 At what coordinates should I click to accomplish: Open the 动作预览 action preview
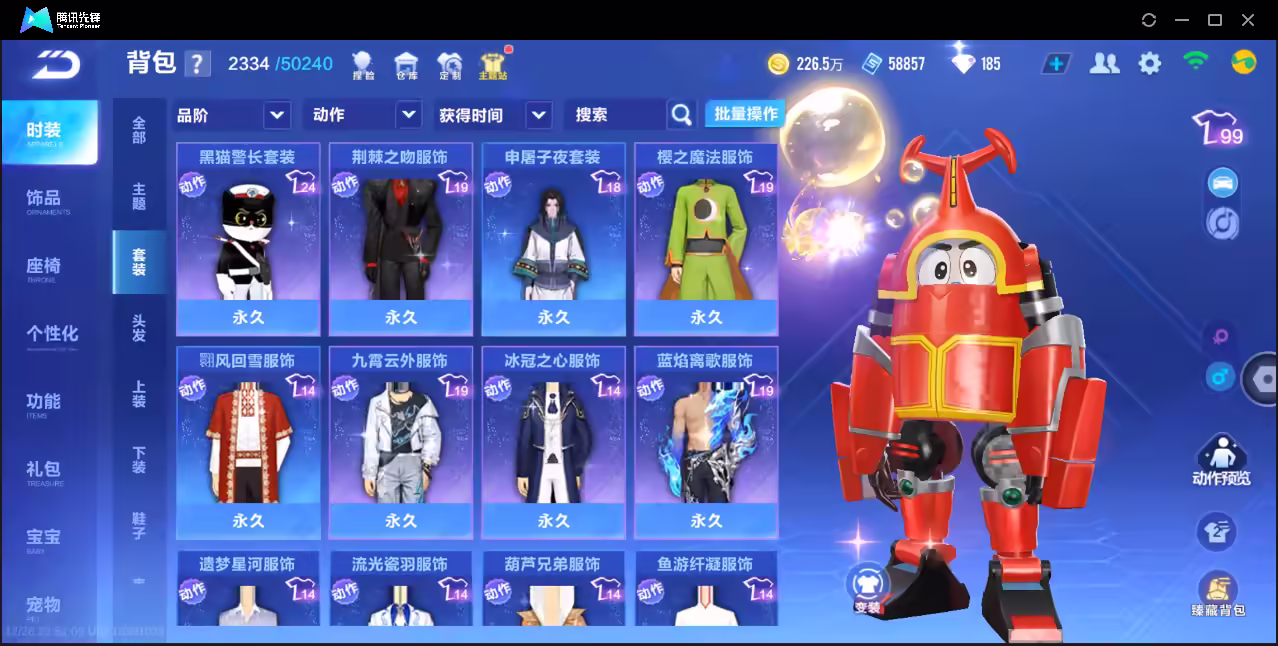click(x=1220, y=462)
